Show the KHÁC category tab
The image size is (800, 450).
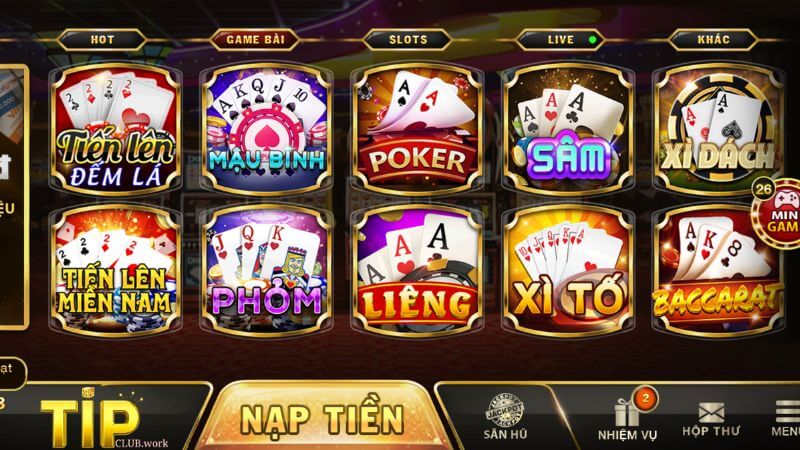712,40
